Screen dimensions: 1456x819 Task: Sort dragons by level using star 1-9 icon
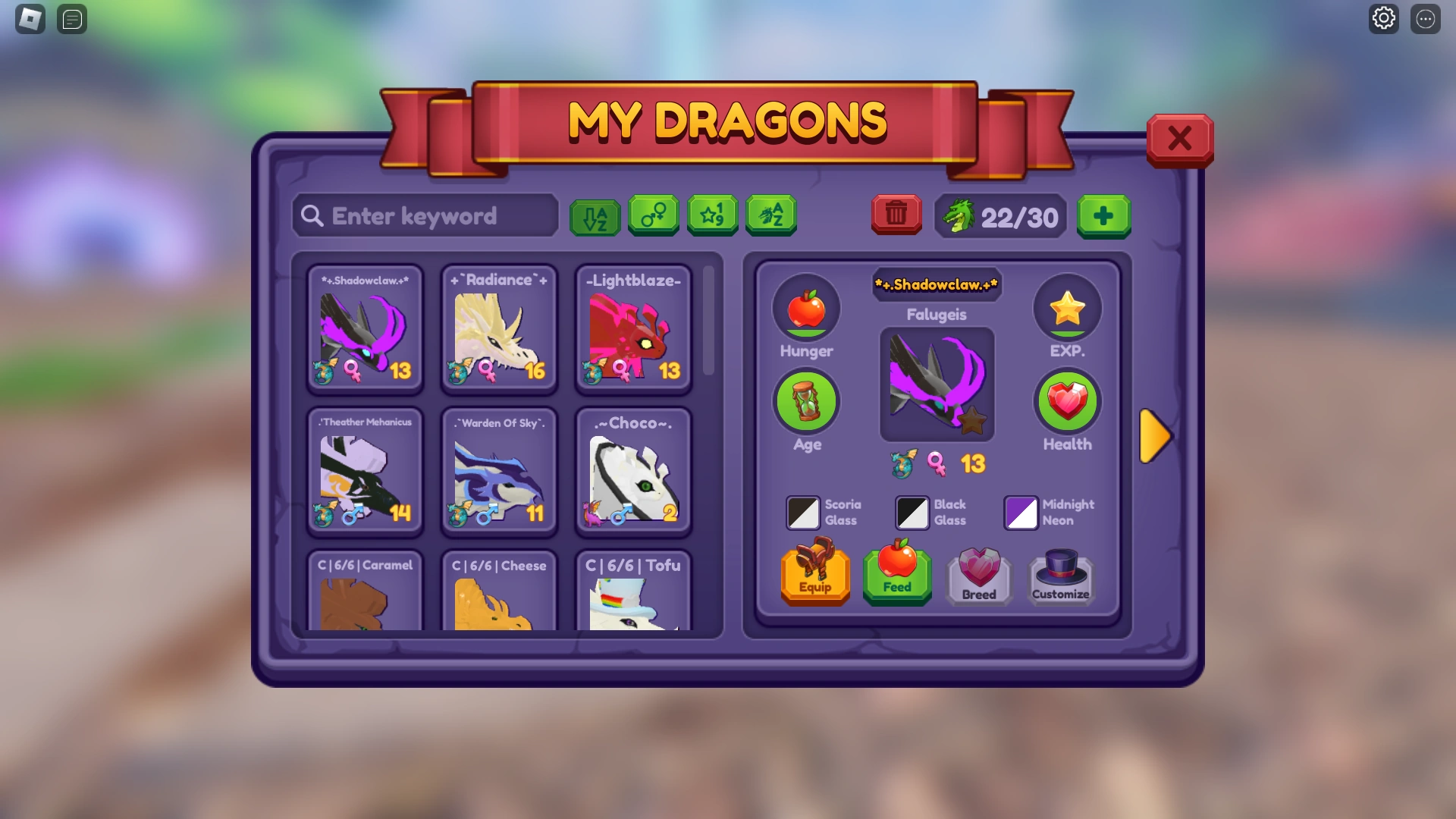tap(712, 216)
